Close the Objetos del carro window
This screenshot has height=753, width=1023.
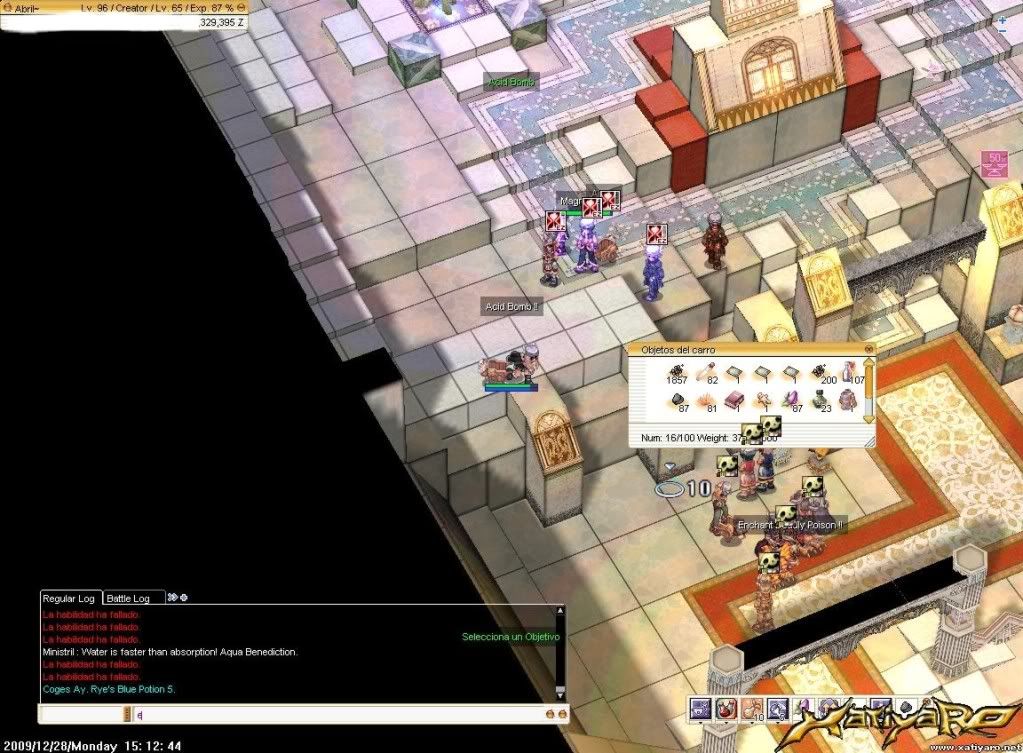coord(868,349)
